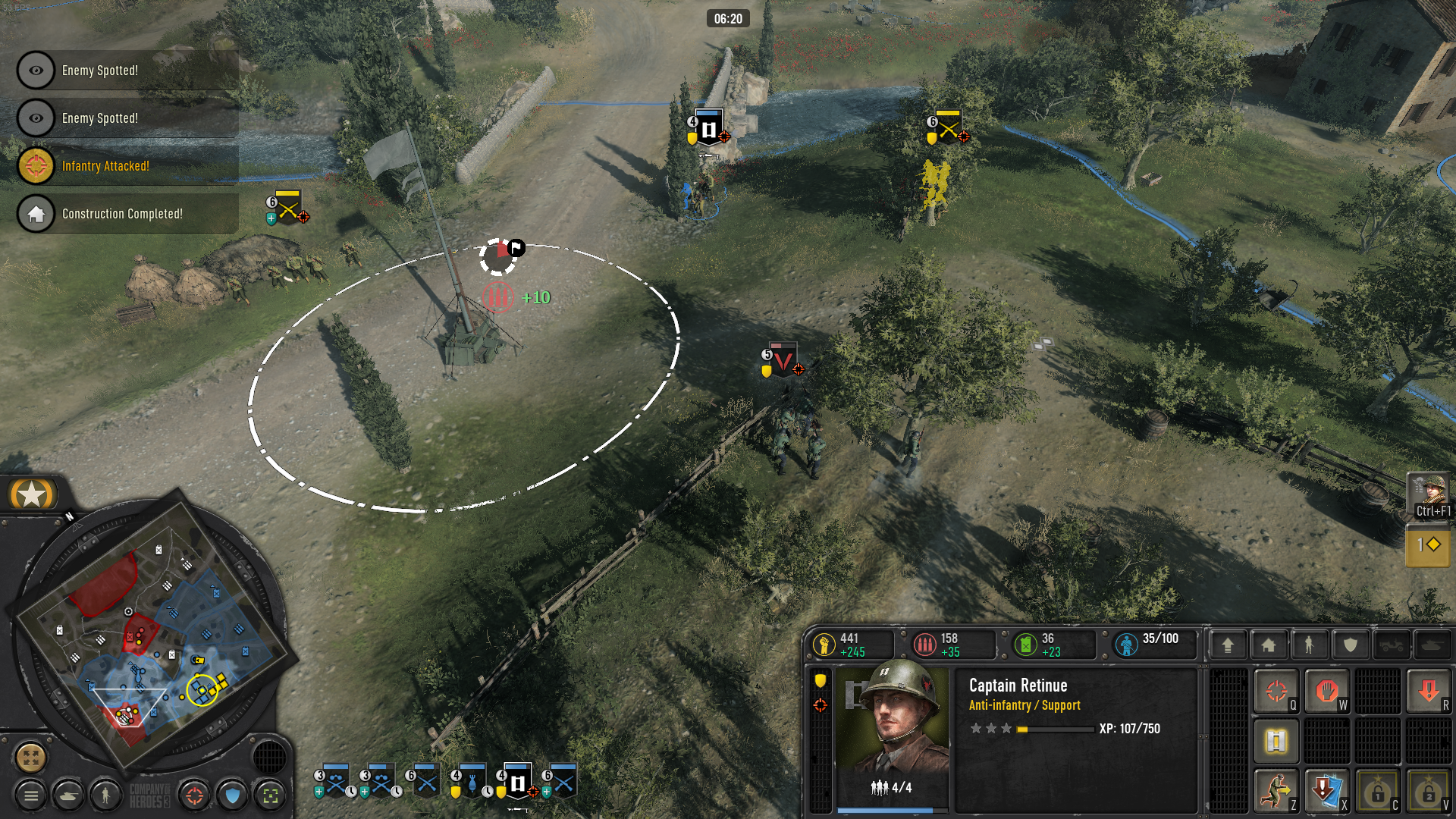Image resolution: width=1456 pixels, height=819 pixels.
Task: Select the control group 1 button
Action: pyautogui.click(x=1428, y=545)
